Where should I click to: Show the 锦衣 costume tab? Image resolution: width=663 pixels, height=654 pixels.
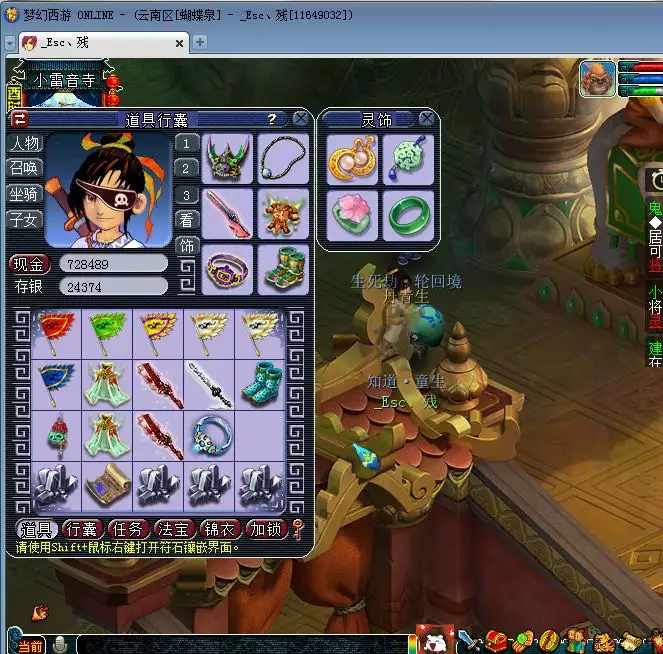point(220,529)
